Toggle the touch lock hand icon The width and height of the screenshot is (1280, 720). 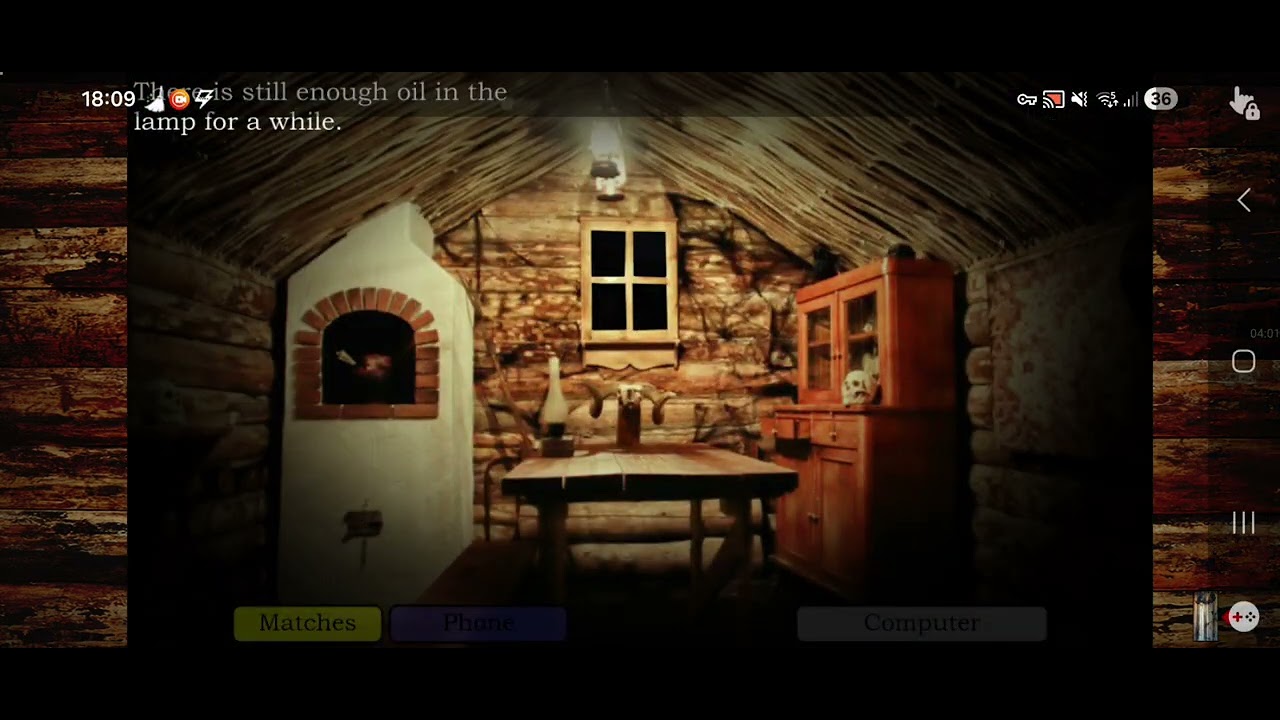point(1244,103)
